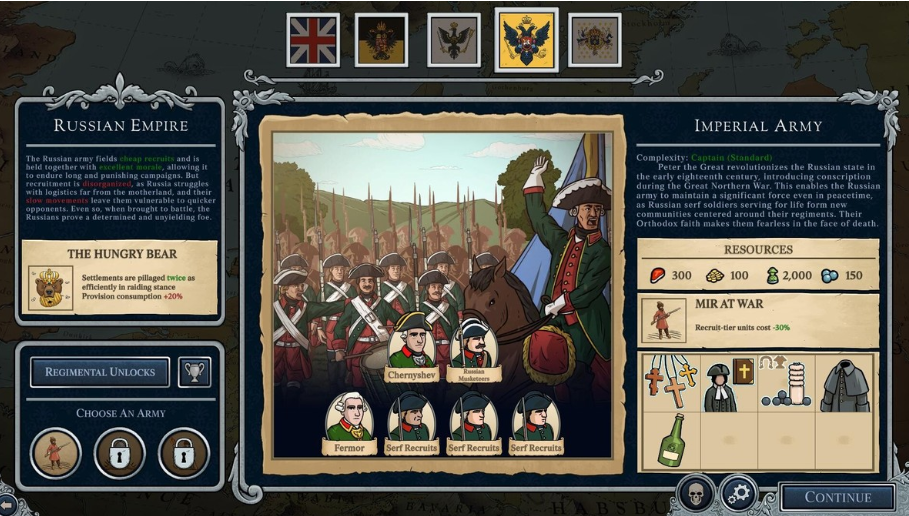Screen dimensions: 909x516
Task: Inspect the wooden crosses item slot
Action: (x=668, y=382)
